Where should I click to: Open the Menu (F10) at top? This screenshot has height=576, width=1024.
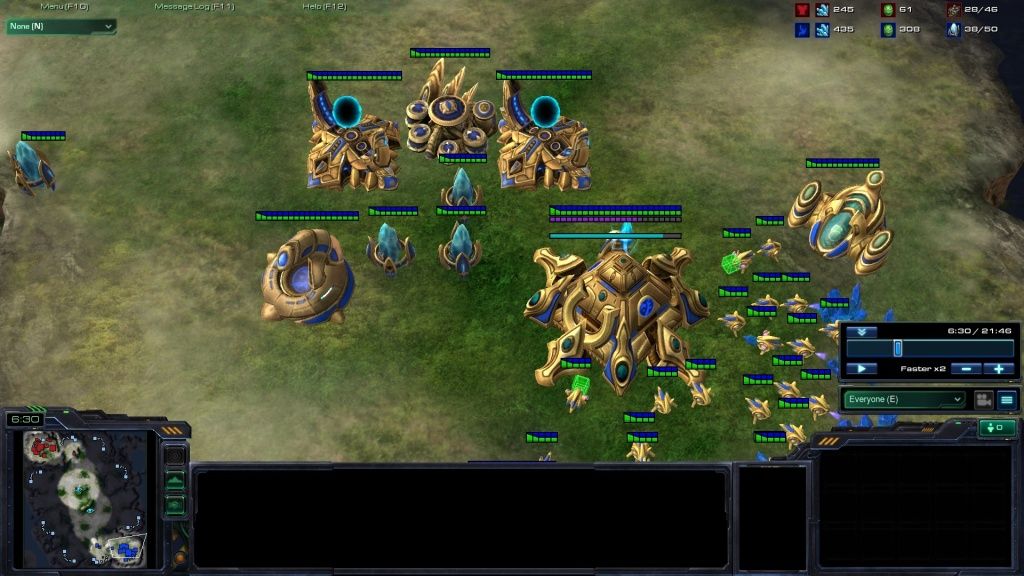click(x=64, y=6)
